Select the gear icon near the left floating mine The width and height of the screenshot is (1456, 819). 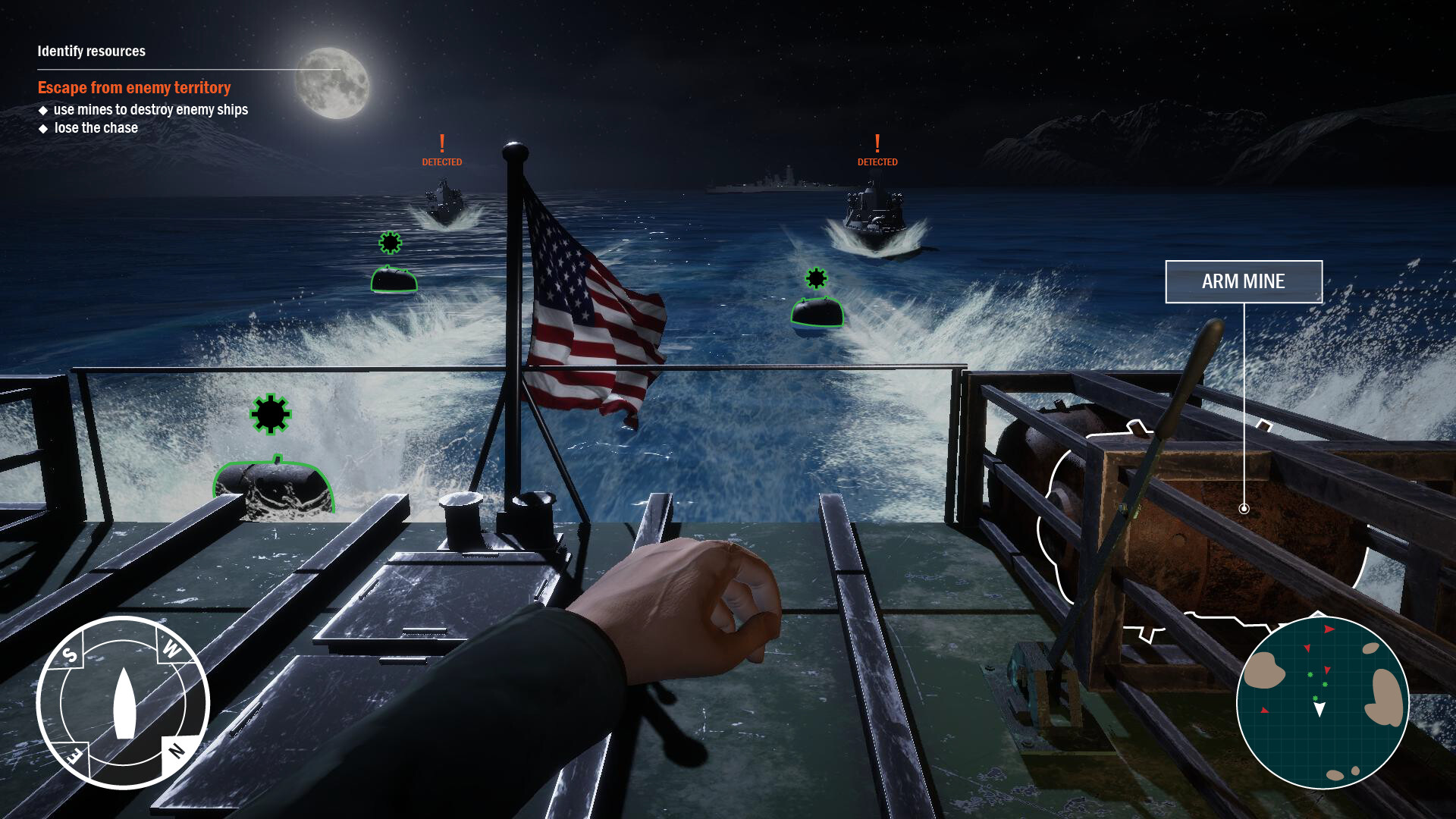389,243
